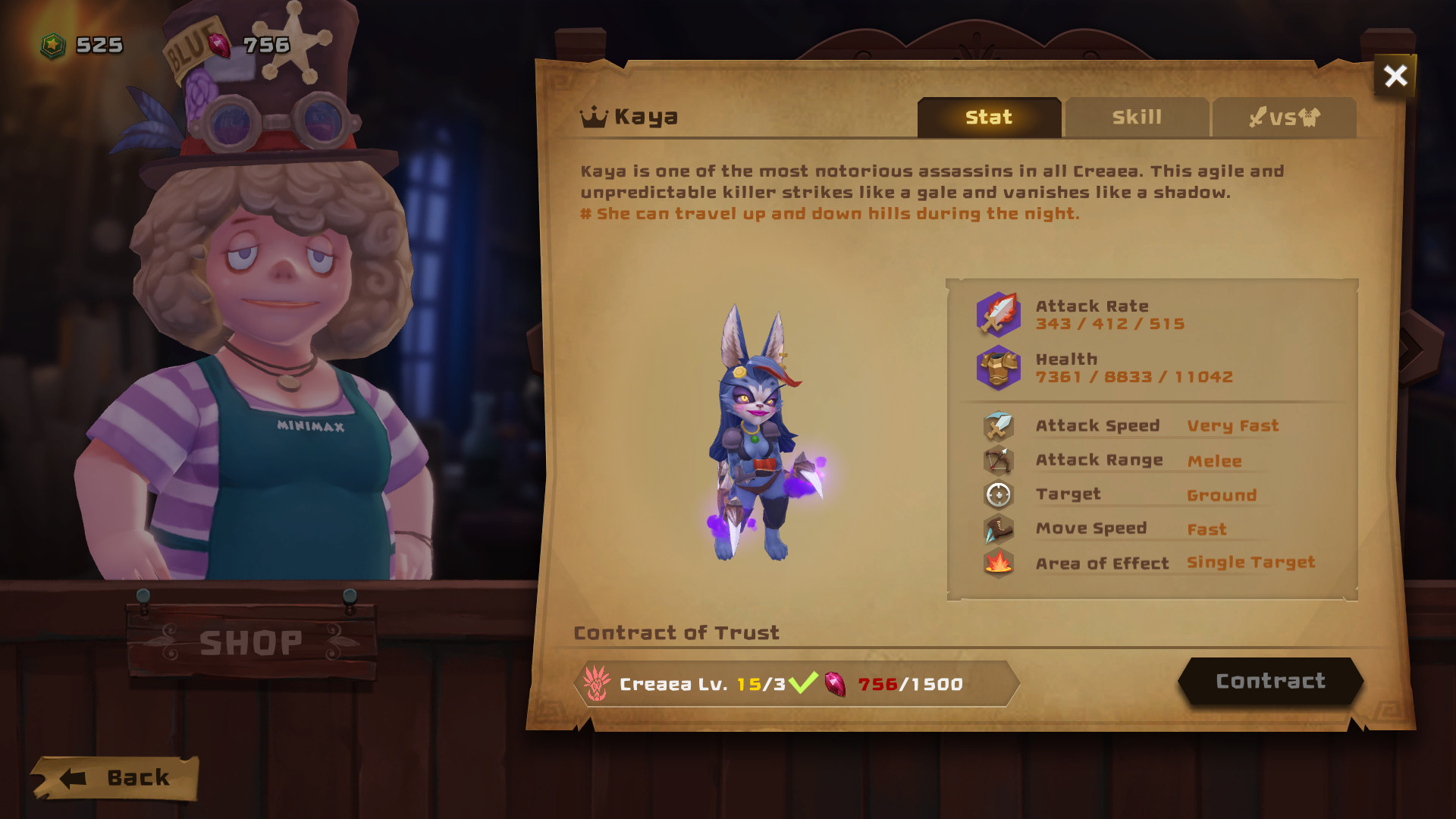Click the gem icon in Contract of Trust bar
This screenshot has width=1456, height=819.
(835, 682)
